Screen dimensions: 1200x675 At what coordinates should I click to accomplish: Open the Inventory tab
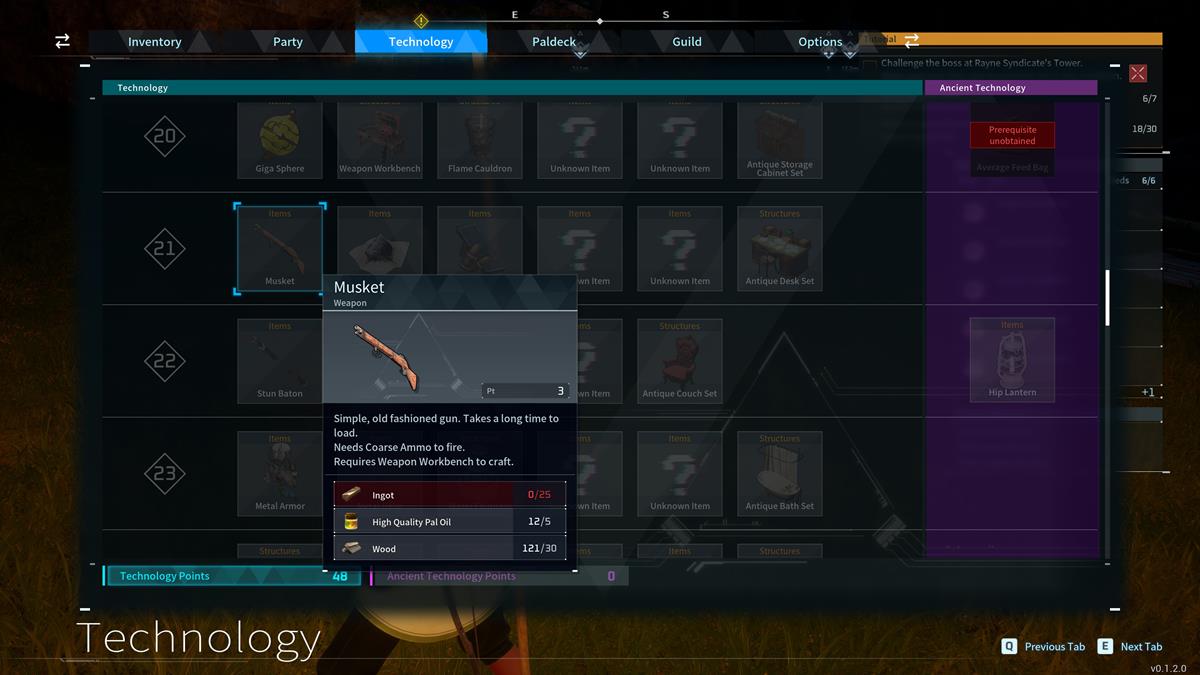pos(154,42)
